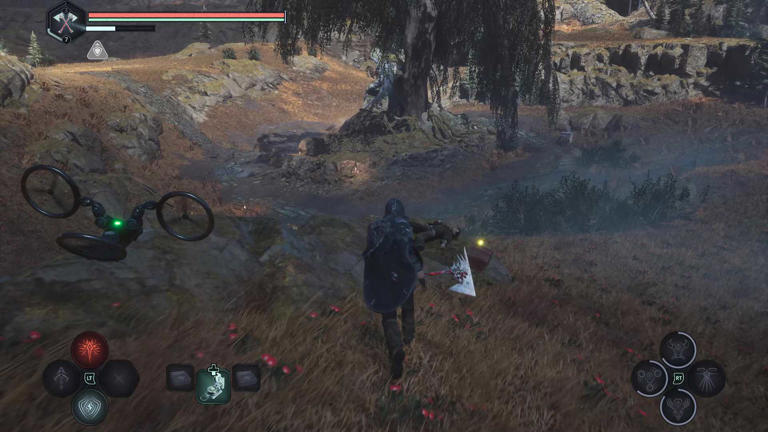Activate the radiating rays skill
The image size is (768, 432).
click(707, 378)
